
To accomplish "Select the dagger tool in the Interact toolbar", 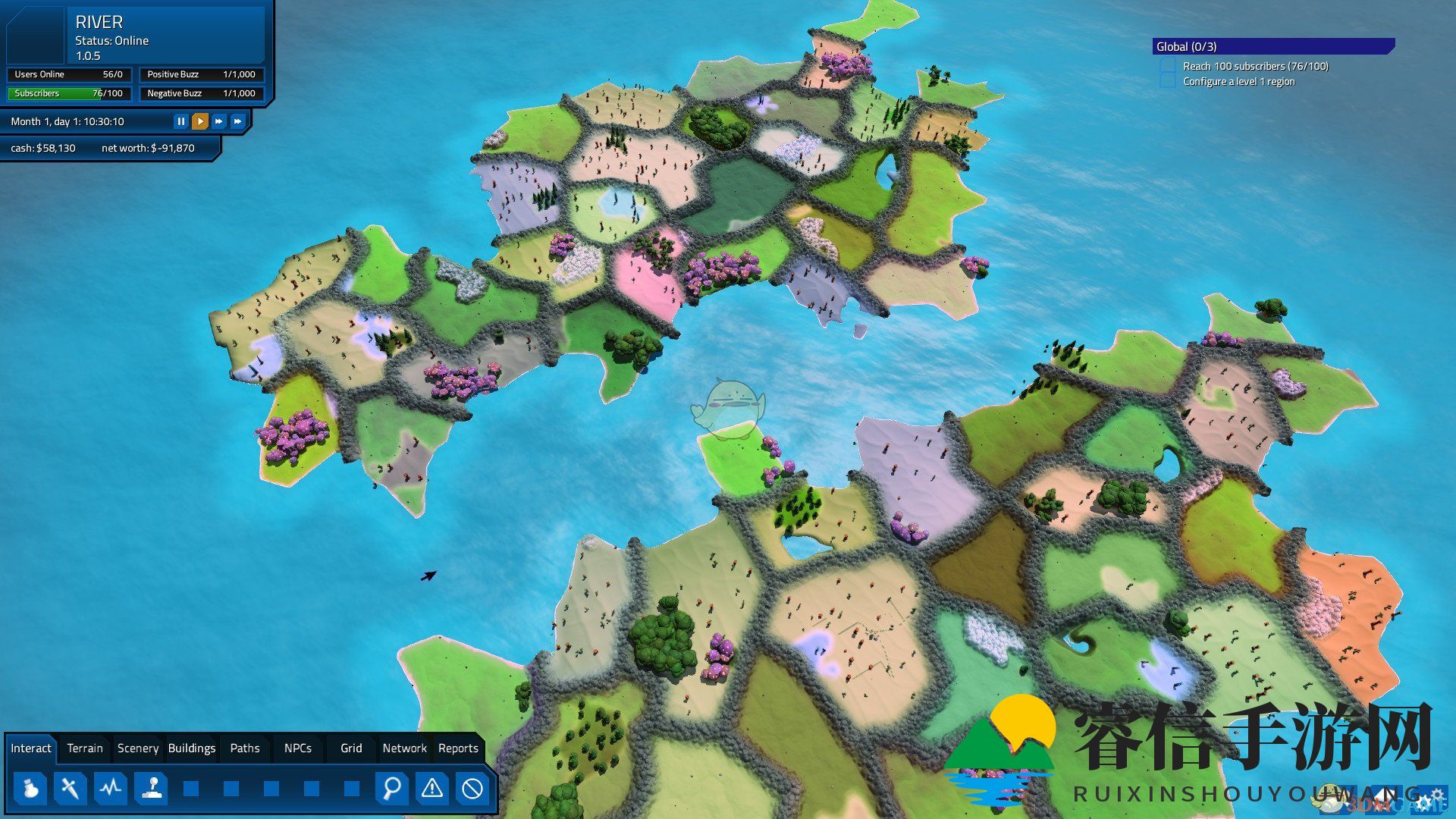I will (69, 789).
